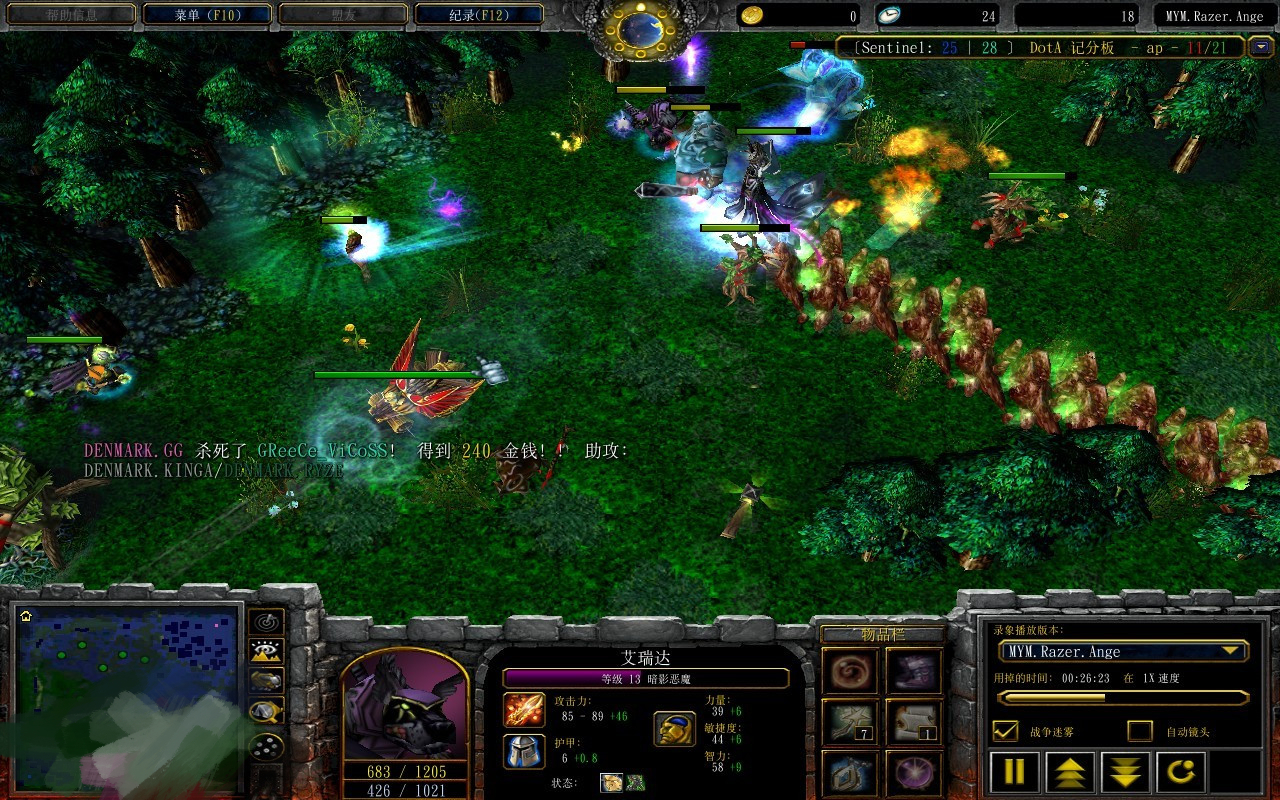Click the formation movement toggle button
Screen dimensions: 1280x800
point(266,746)
